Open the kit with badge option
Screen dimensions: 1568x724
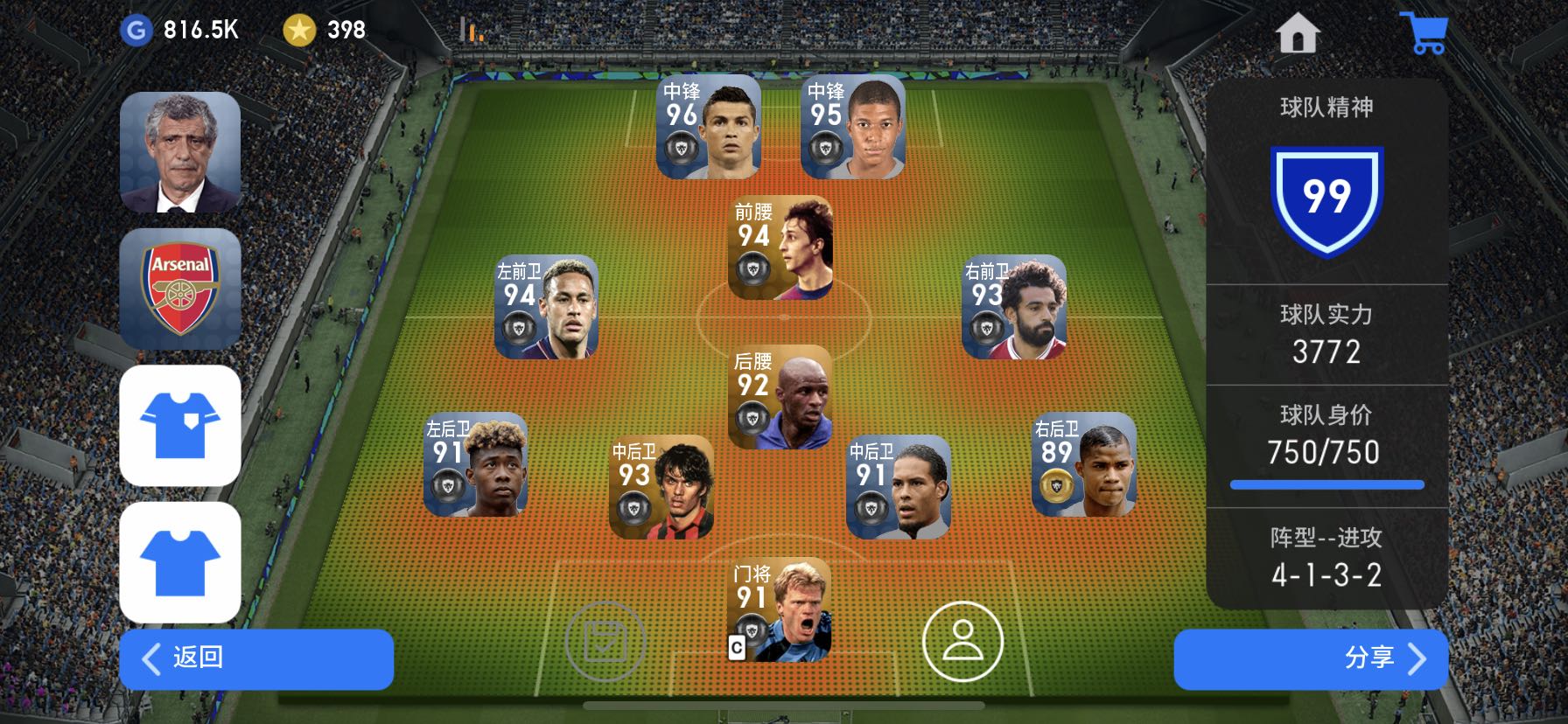[x=180, y=425]
